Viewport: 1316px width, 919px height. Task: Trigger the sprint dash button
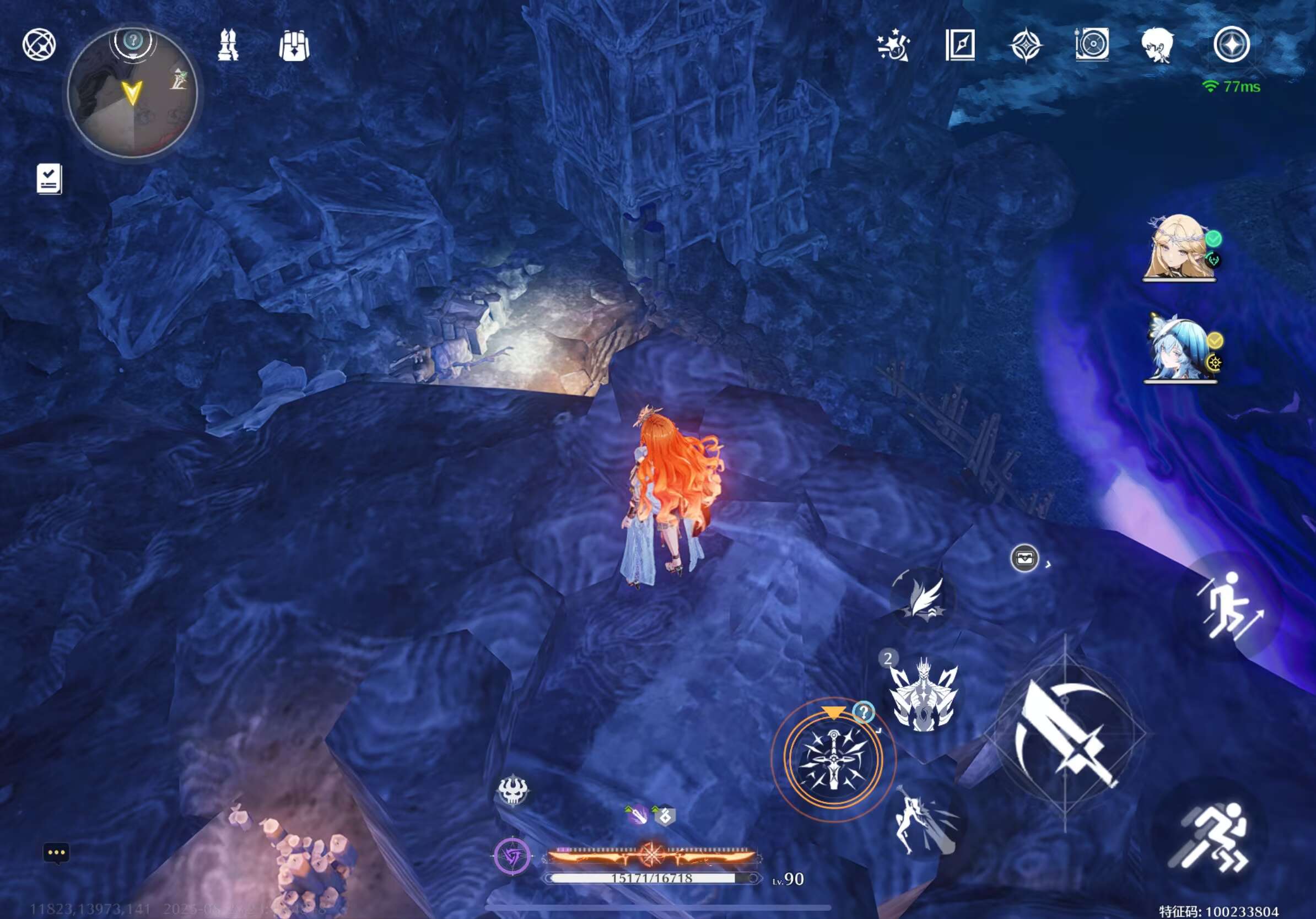click(1210, 837)
